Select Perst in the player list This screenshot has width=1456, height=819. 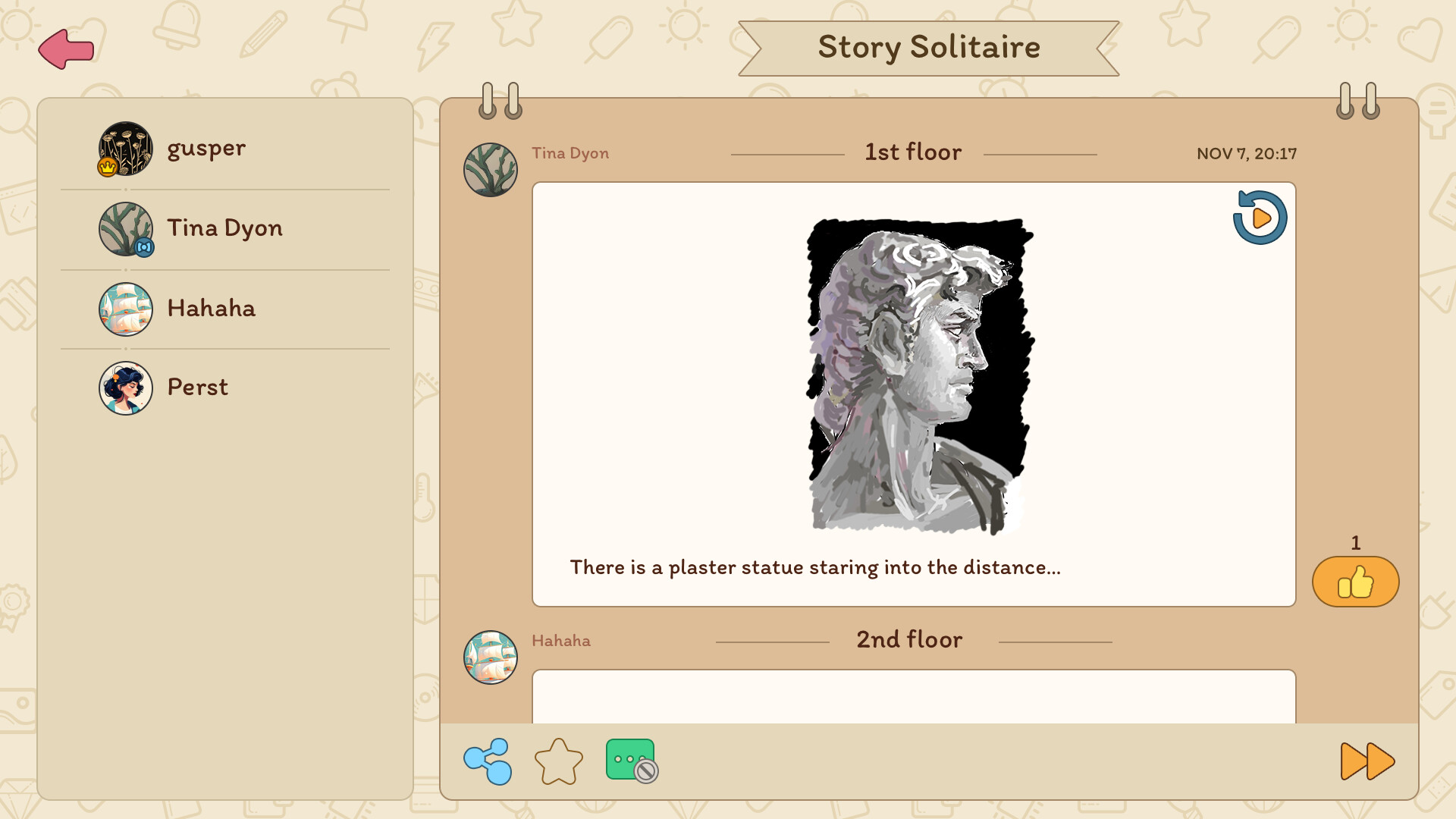tap(196, 388)
